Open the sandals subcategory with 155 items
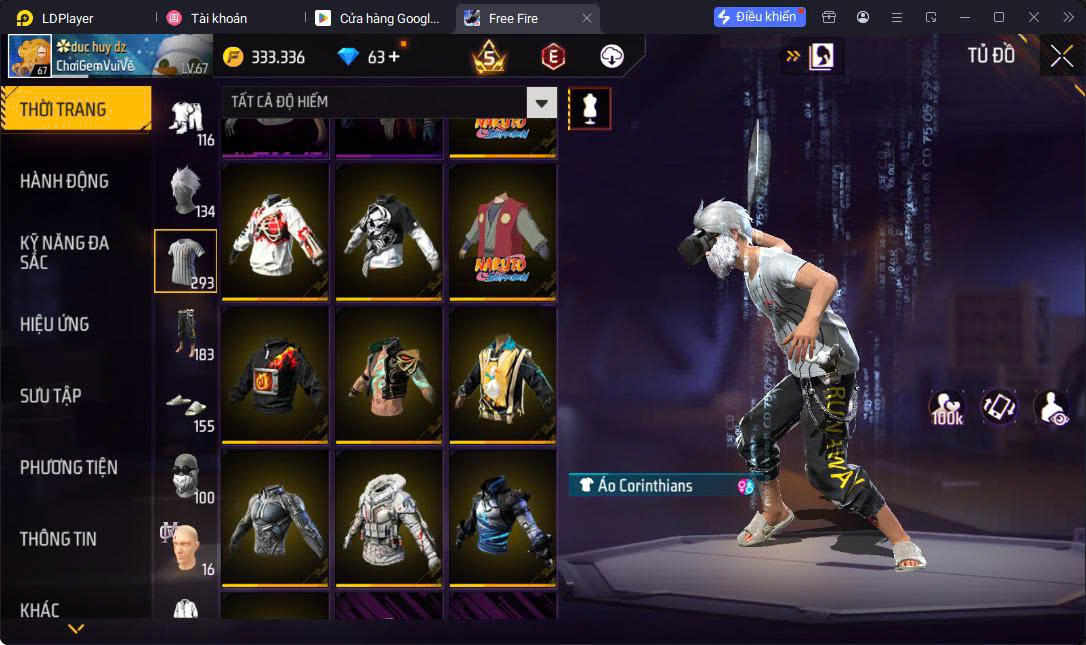Screen dimensions: 1086x645 [x=185, y=405]
